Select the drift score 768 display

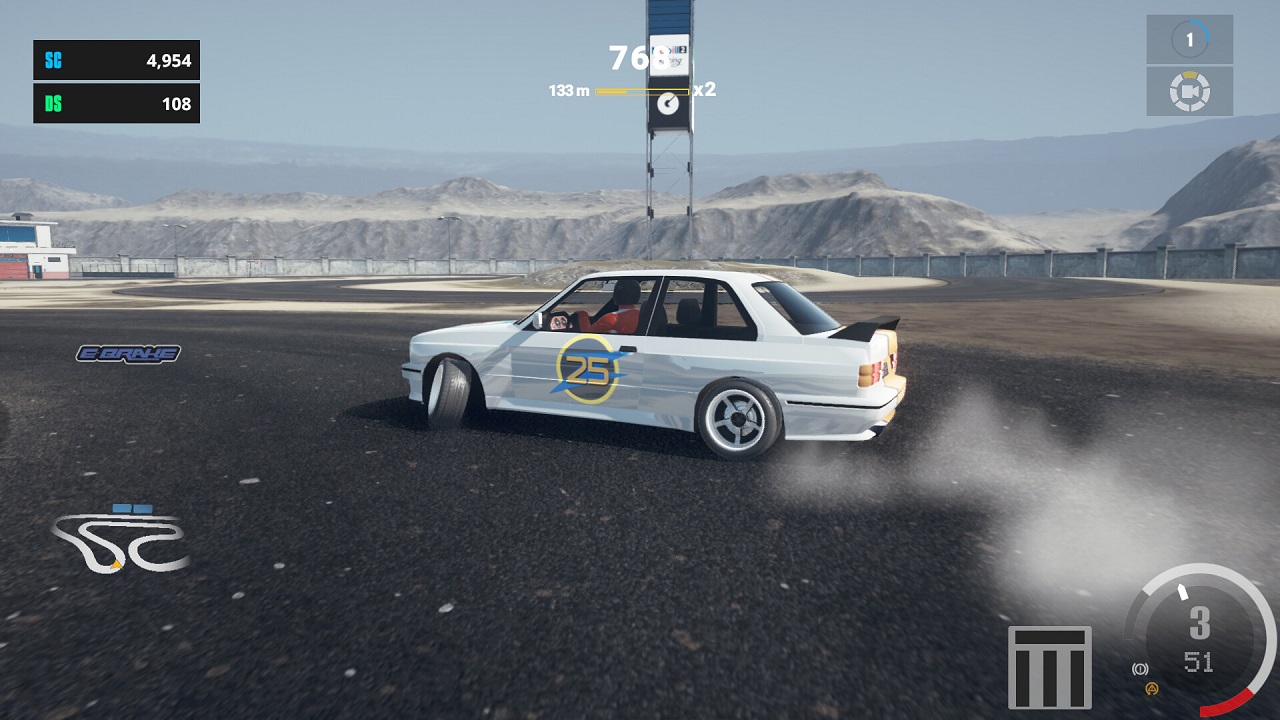(x=631, y=58)
